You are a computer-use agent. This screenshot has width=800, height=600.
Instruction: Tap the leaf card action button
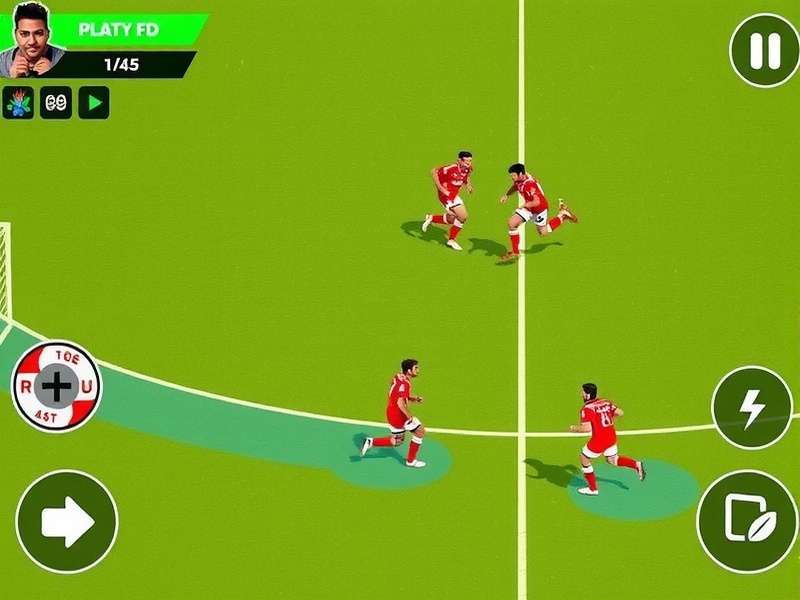tap(747, 521)
